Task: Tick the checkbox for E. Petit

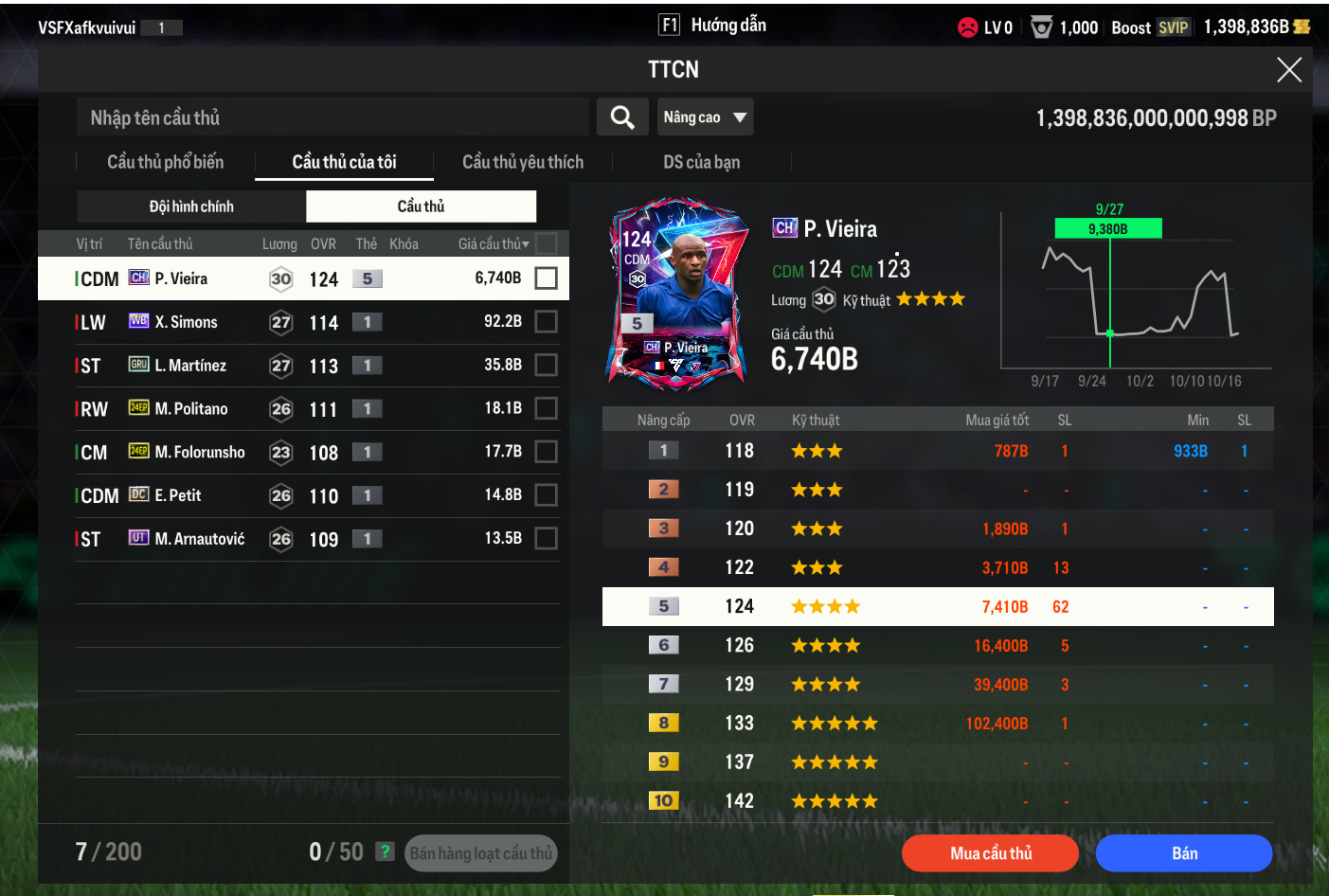Action: click(546, 495)
